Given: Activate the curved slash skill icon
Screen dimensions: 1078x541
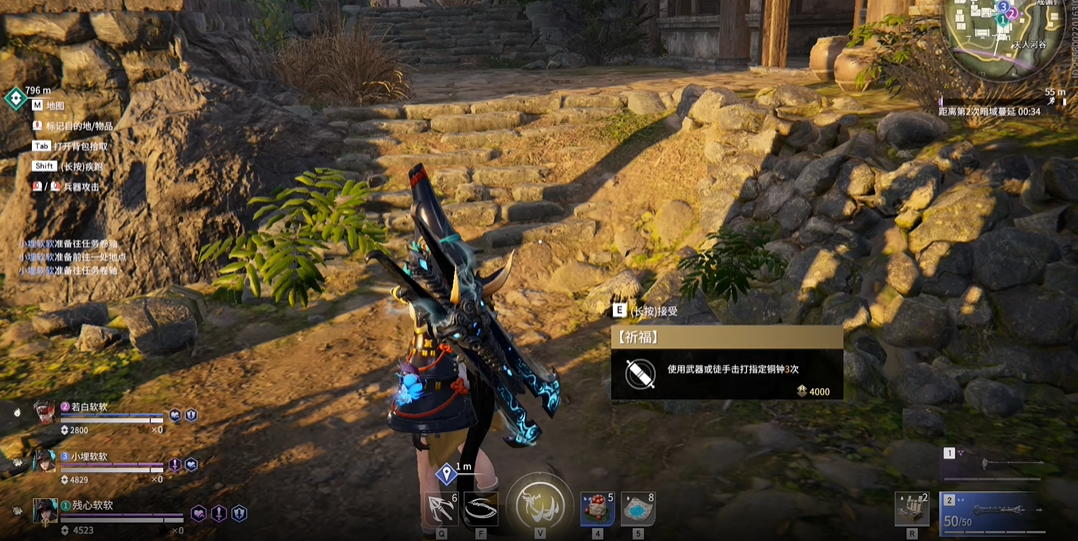Looking at the screenshot, I should point(481,509).
